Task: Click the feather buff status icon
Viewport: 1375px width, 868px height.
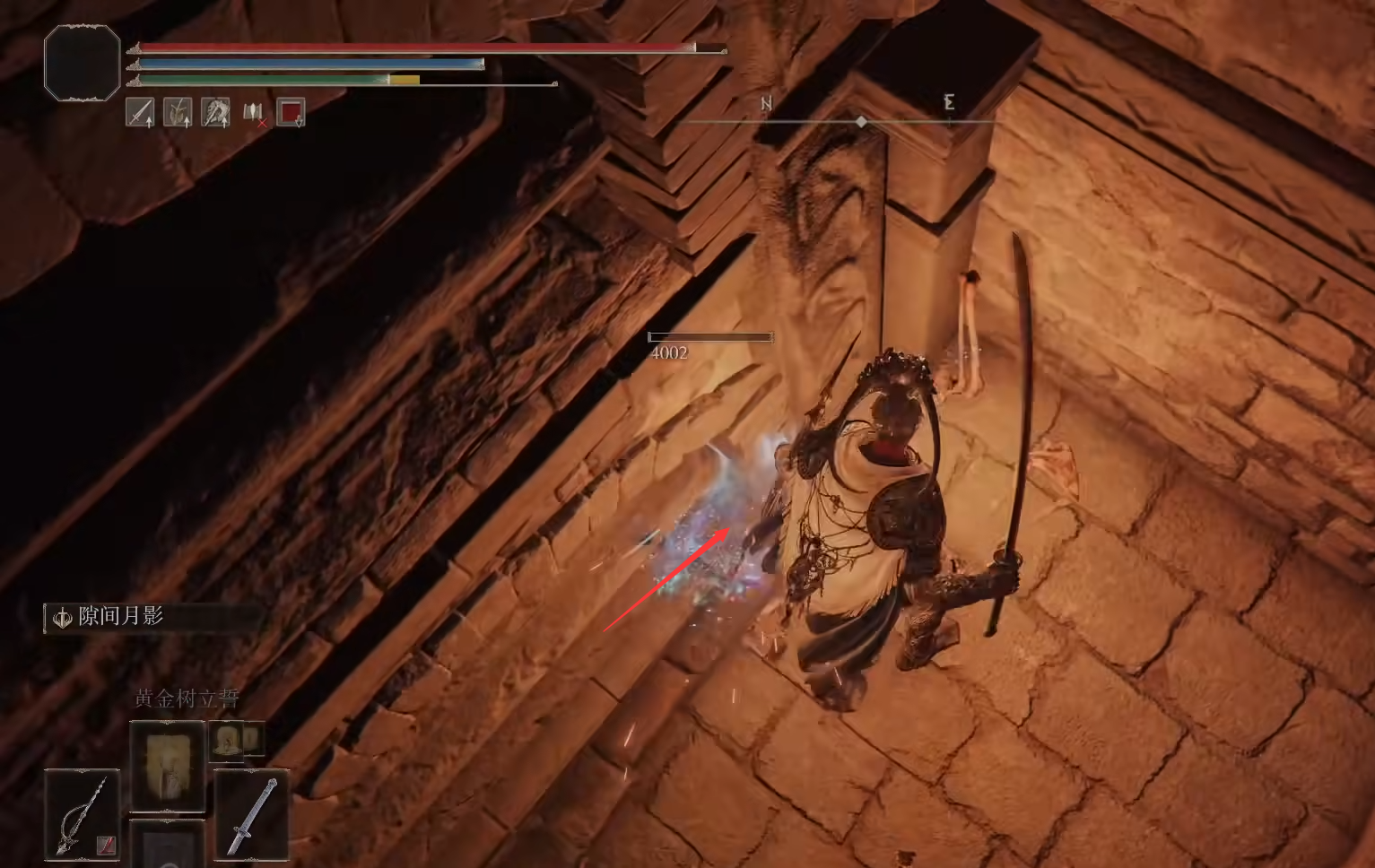Action: tap(178, 112)
